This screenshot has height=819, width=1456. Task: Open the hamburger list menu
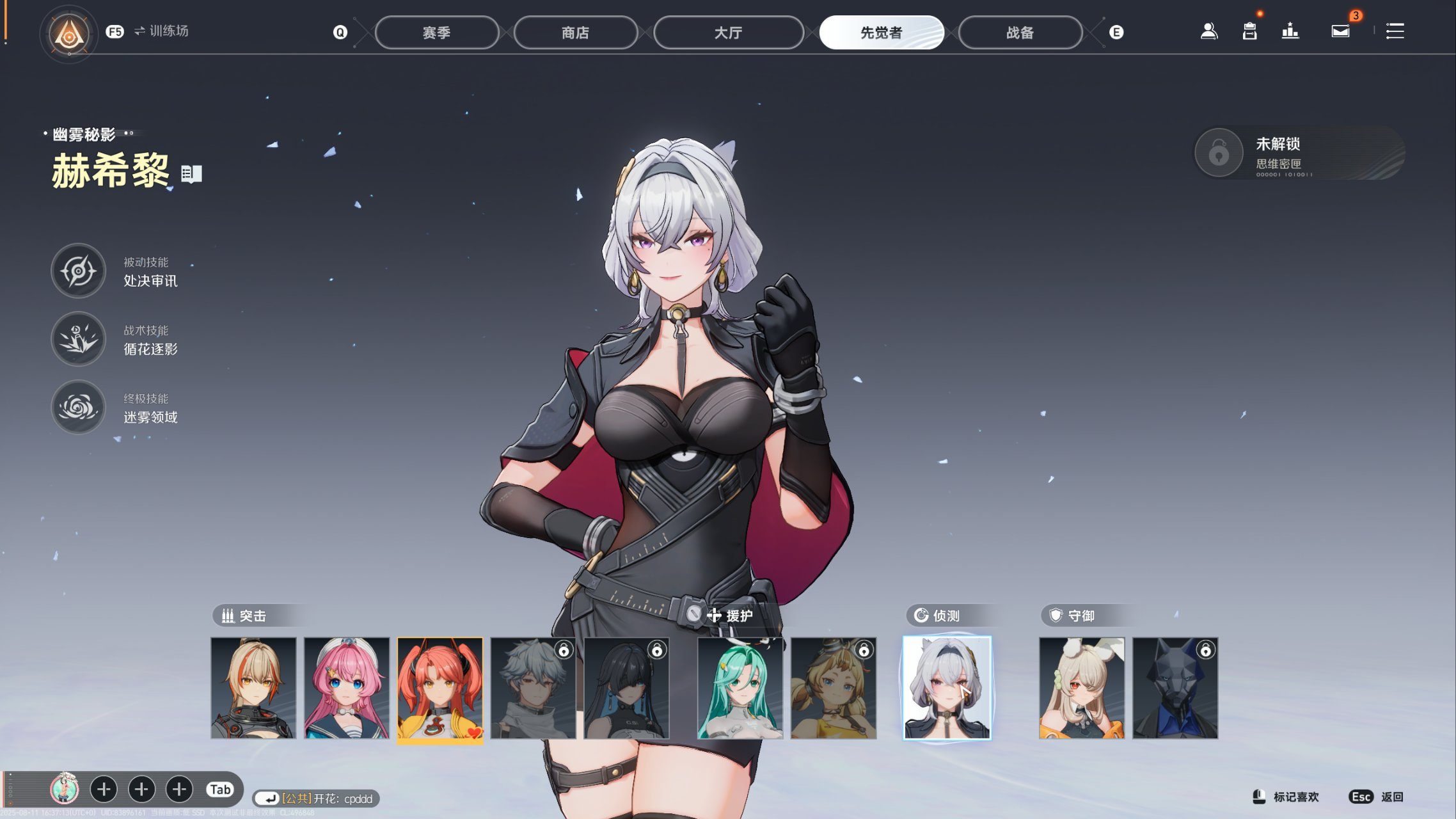click(1395, 31)
